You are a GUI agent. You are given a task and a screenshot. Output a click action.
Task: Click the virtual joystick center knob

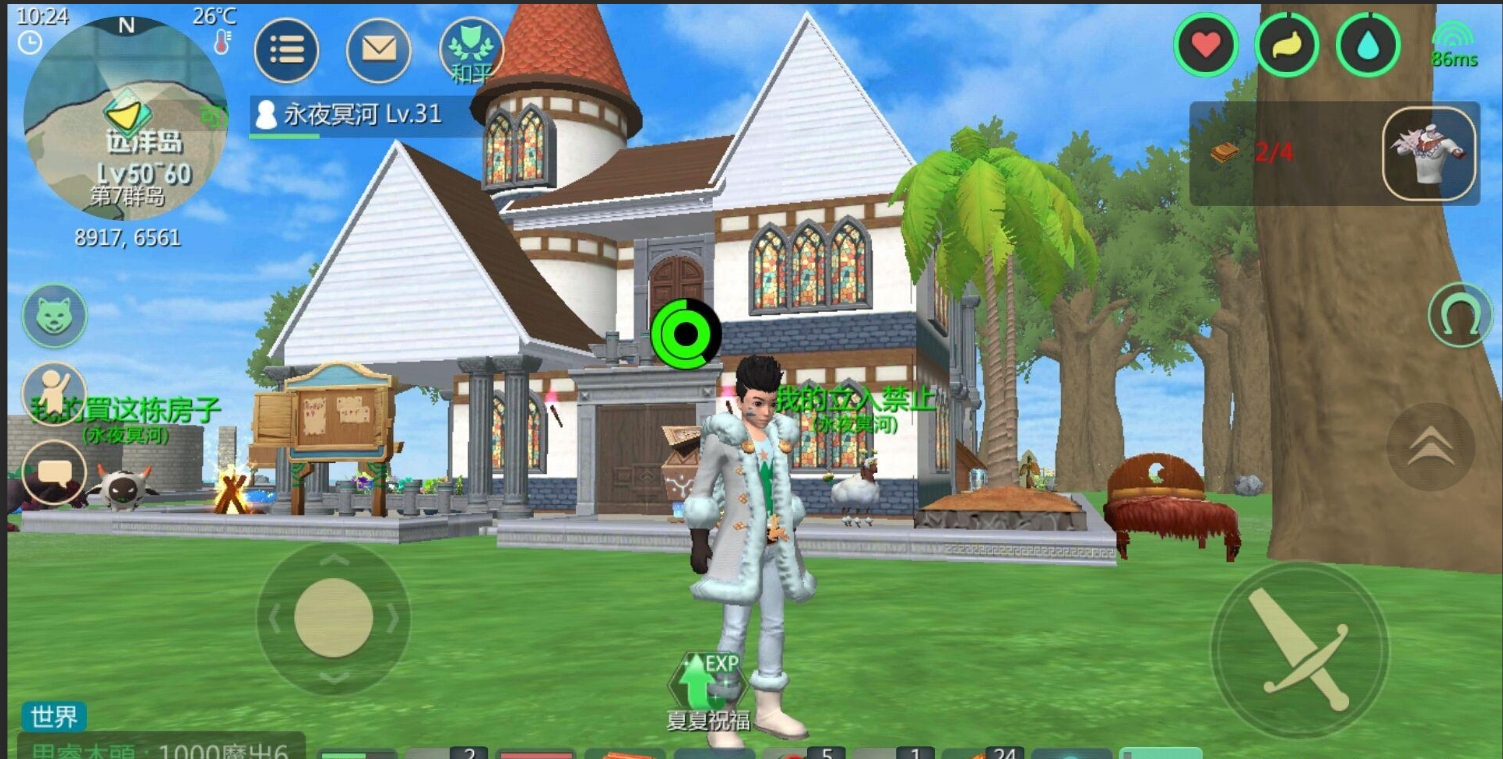pos(333,618)
